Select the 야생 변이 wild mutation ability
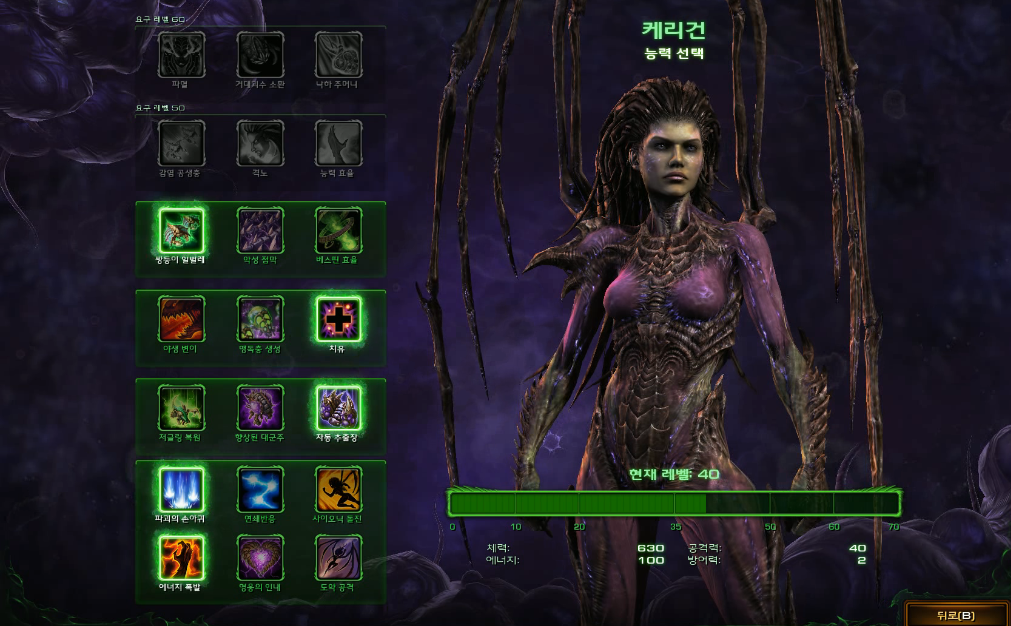This screenshot has height=626, width=1011. pyautogui.click(x=181, y=319)
